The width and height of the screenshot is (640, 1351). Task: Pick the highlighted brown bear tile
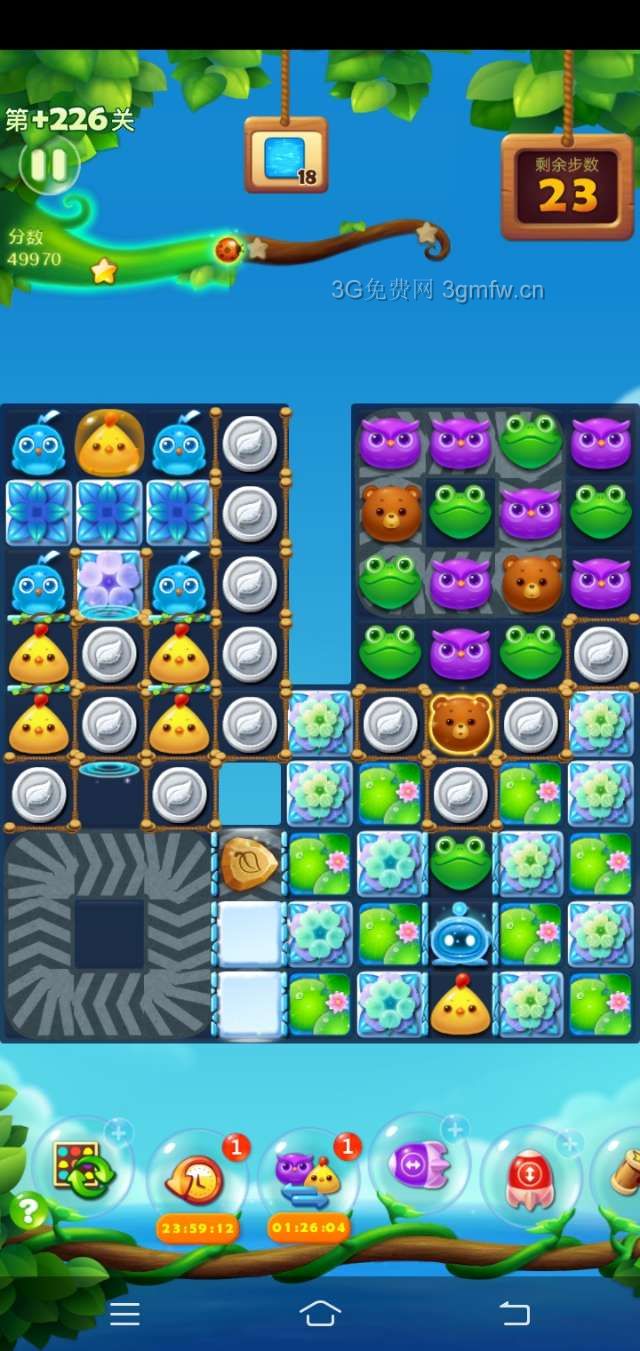click(460, 722)
